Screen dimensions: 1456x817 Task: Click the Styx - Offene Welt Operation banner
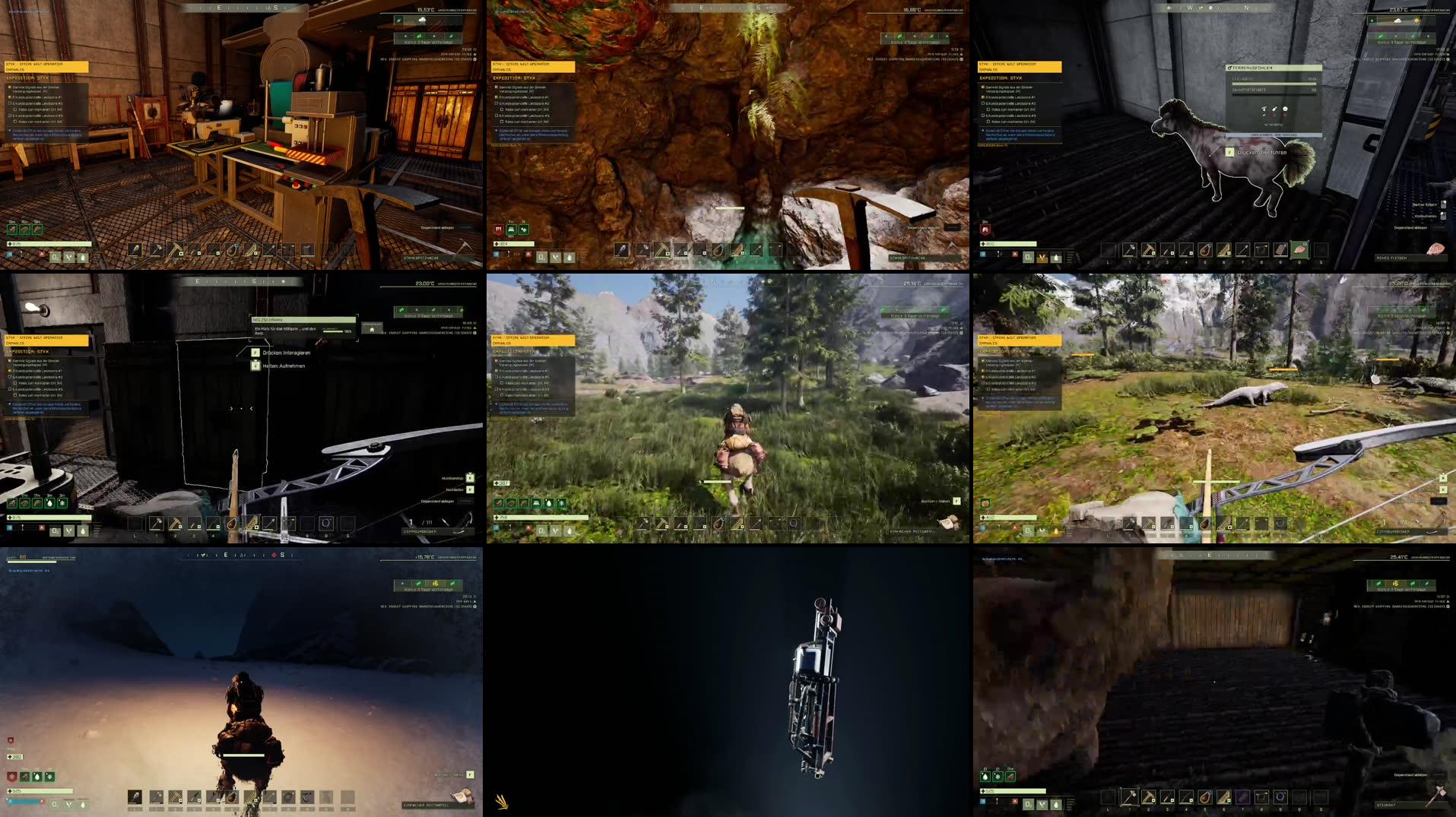(1020, 67)
